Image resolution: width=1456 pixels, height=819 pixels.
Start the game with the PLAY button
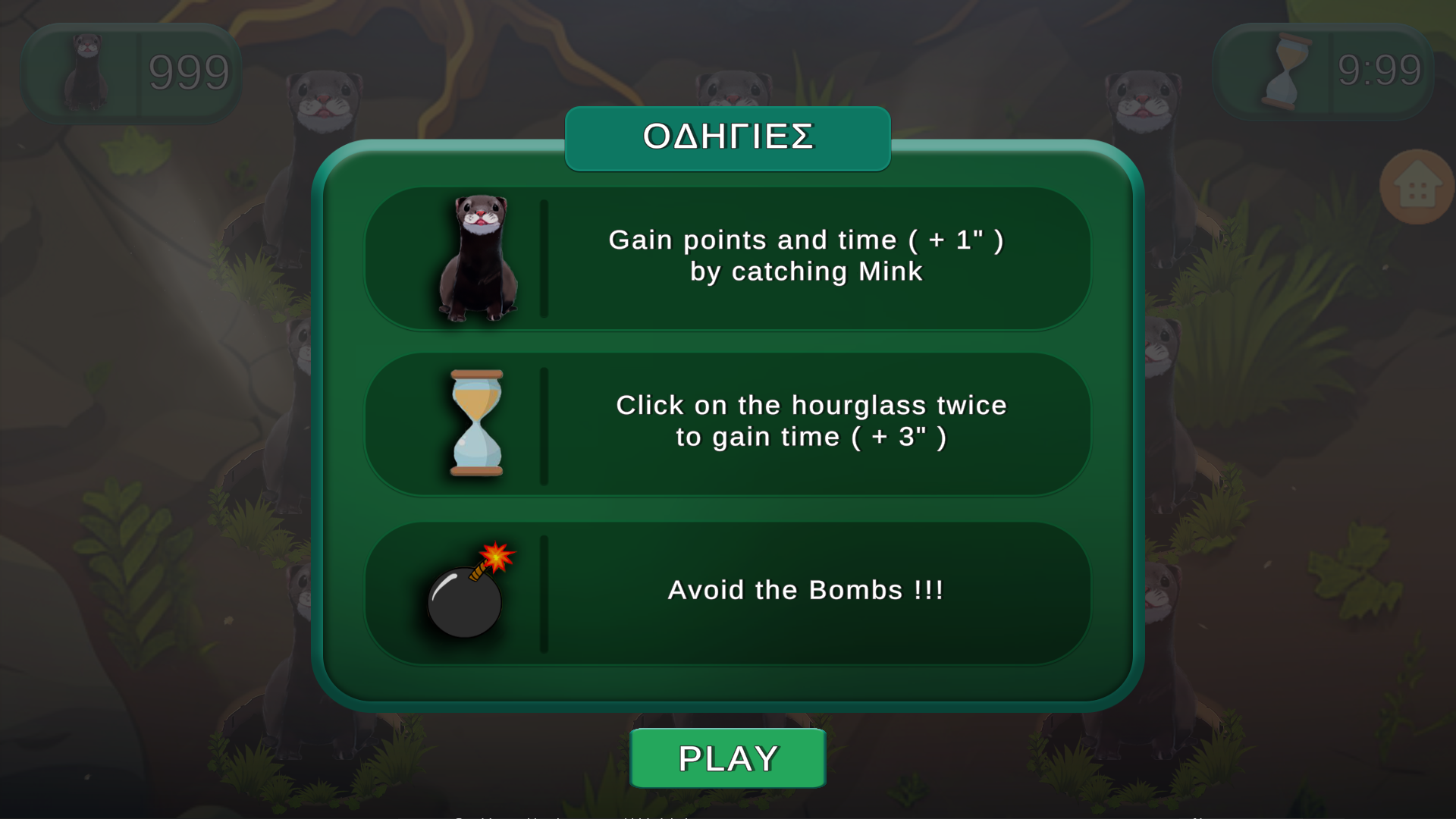727,758
